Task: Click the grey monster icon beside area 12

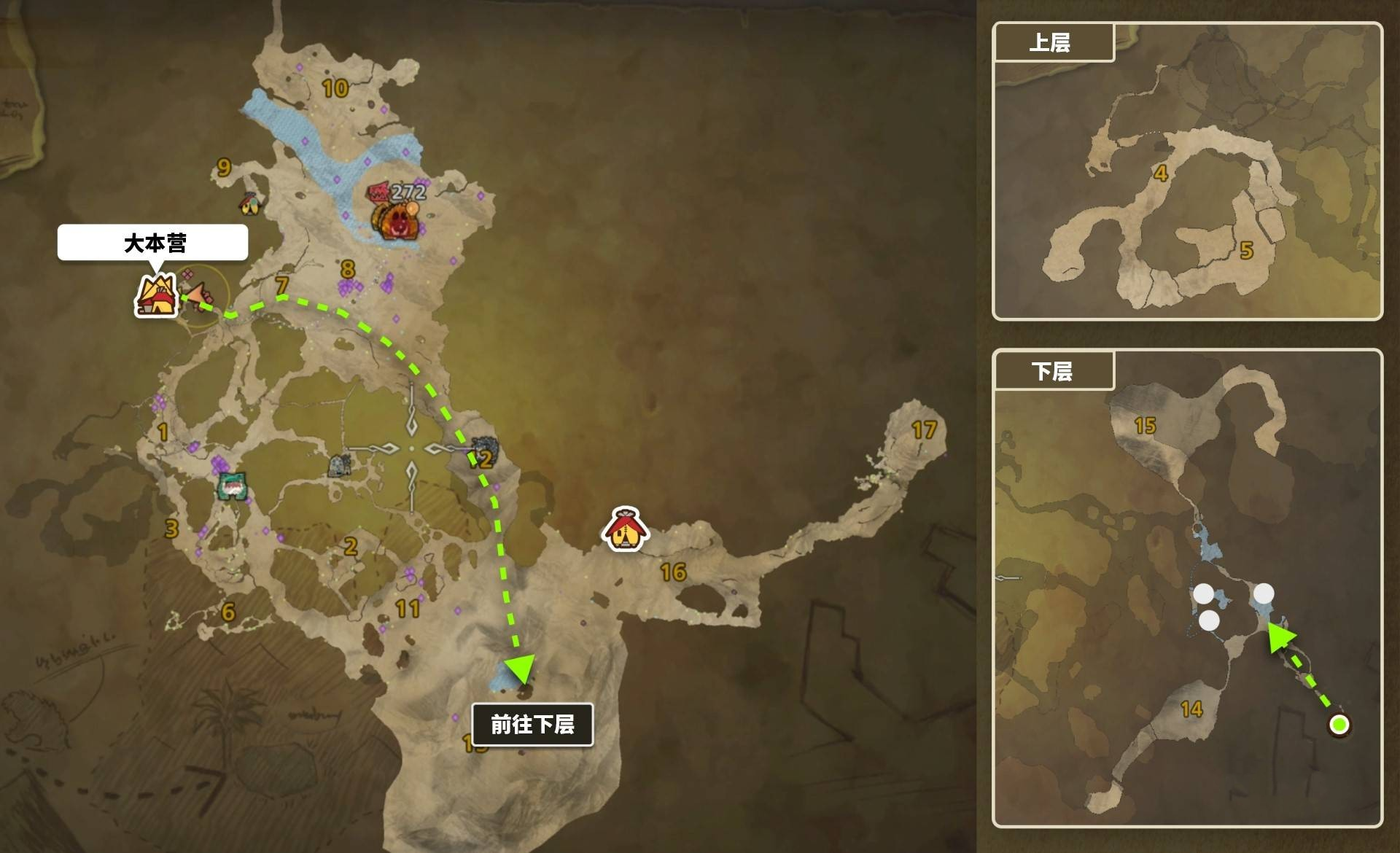Action: (484, 446)
